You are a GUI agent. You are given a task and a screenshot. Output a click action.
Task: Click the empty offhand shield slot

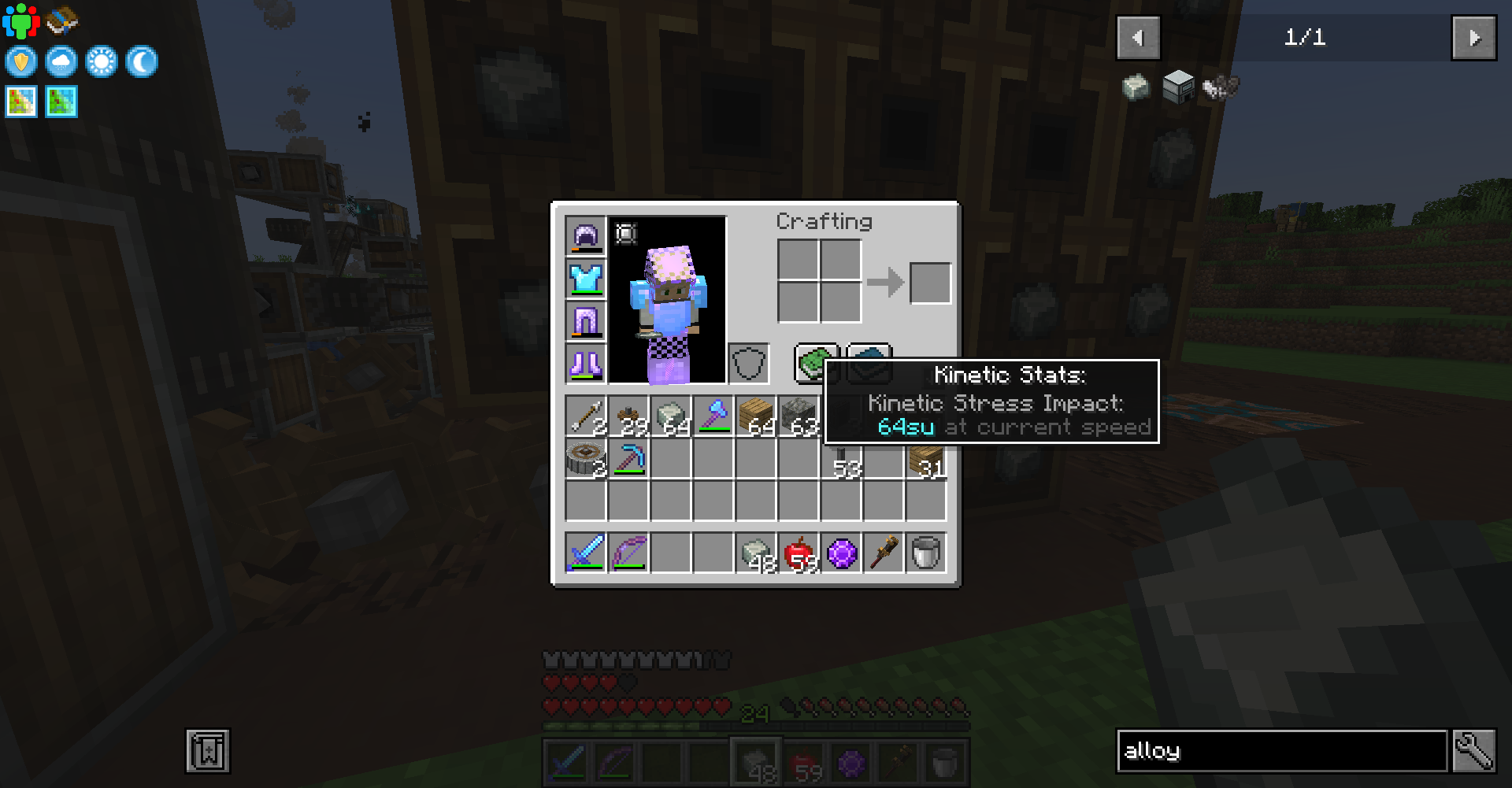[748, 363]
